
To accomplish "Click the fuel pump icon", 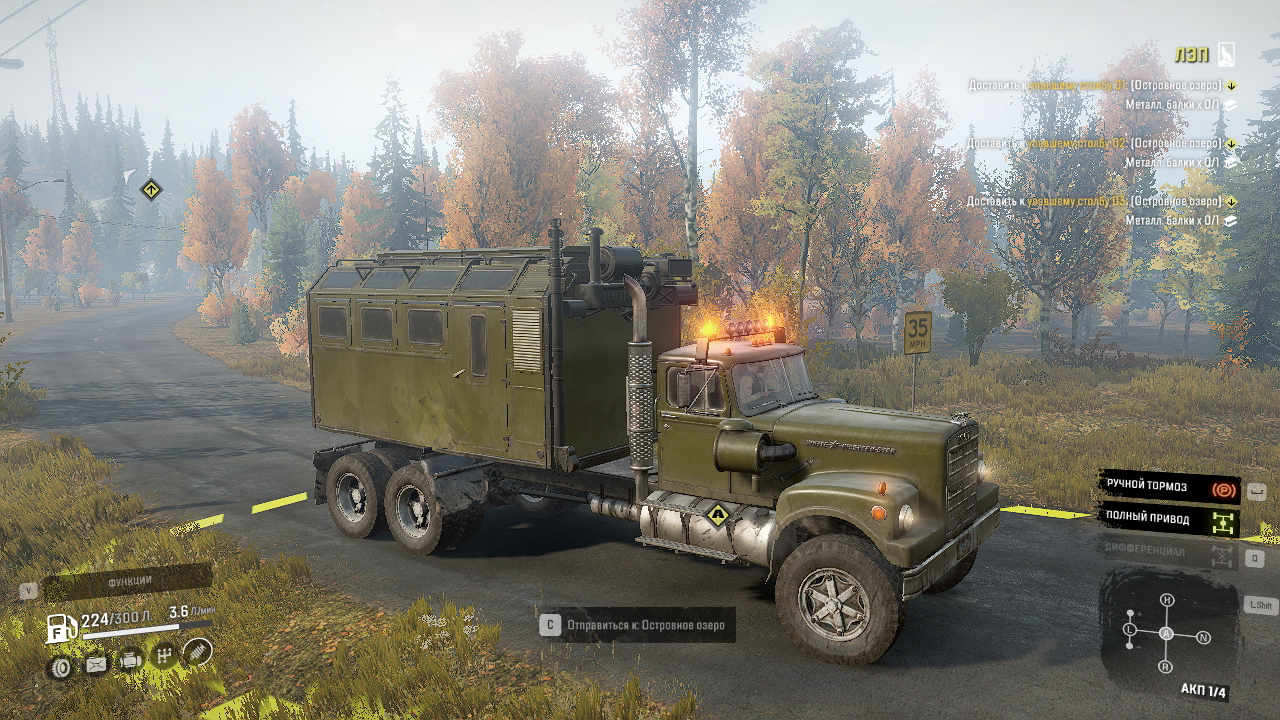I will pos(61,629).
